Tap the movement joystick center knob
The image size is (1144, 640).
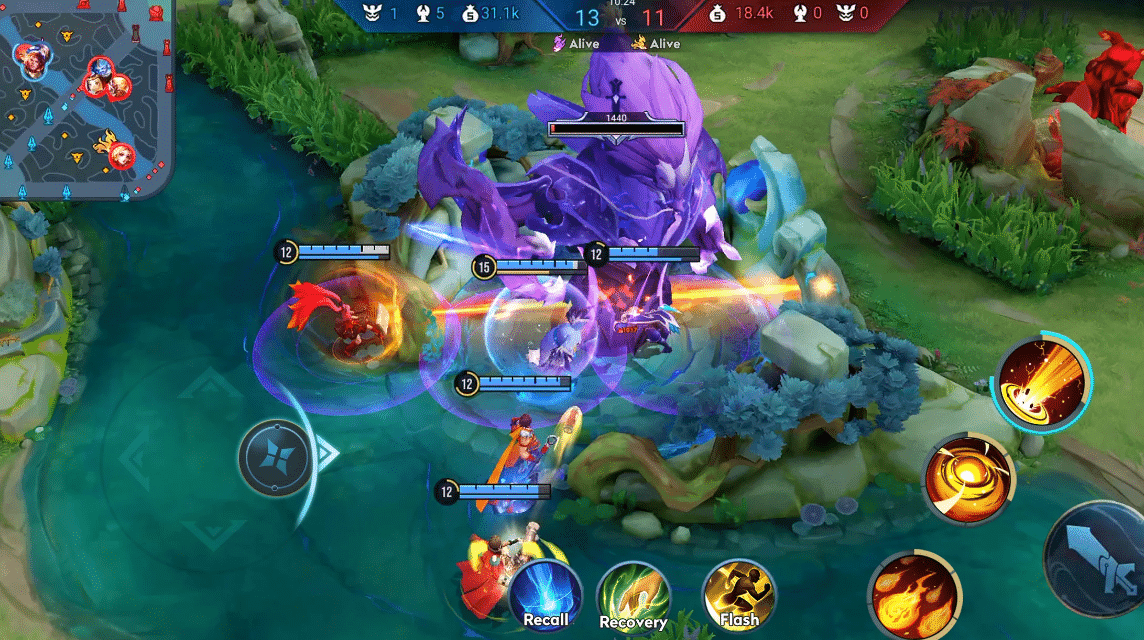pos(277,458)
